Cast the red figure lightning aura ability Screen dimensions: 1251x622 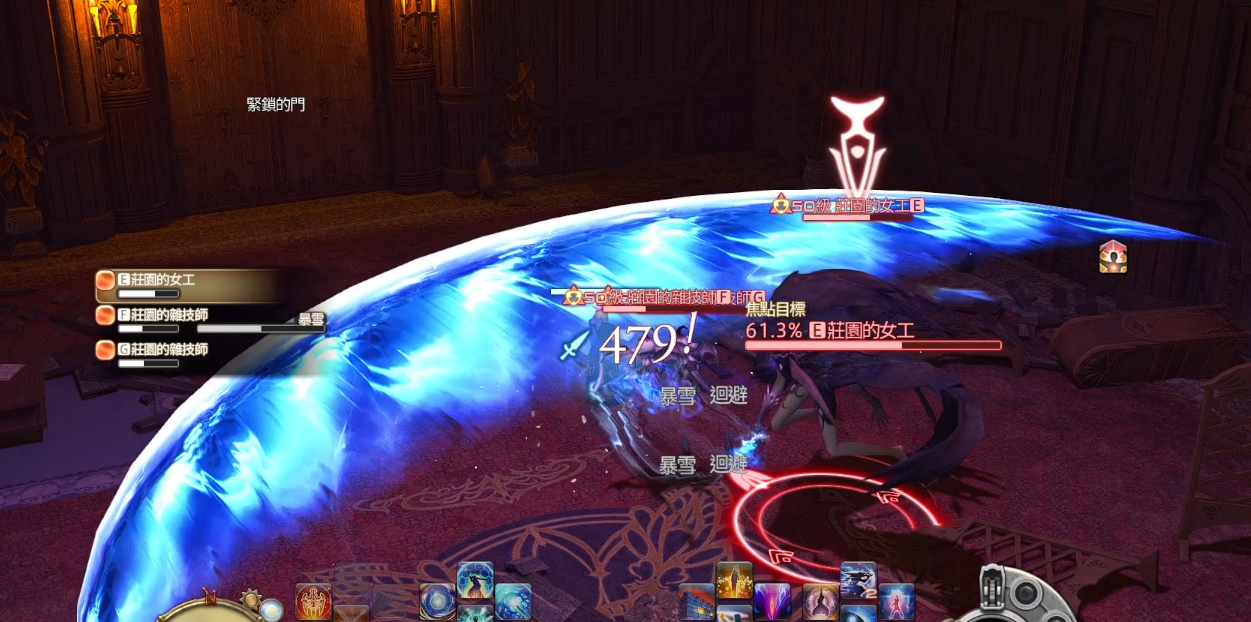(x=897, y=602)
